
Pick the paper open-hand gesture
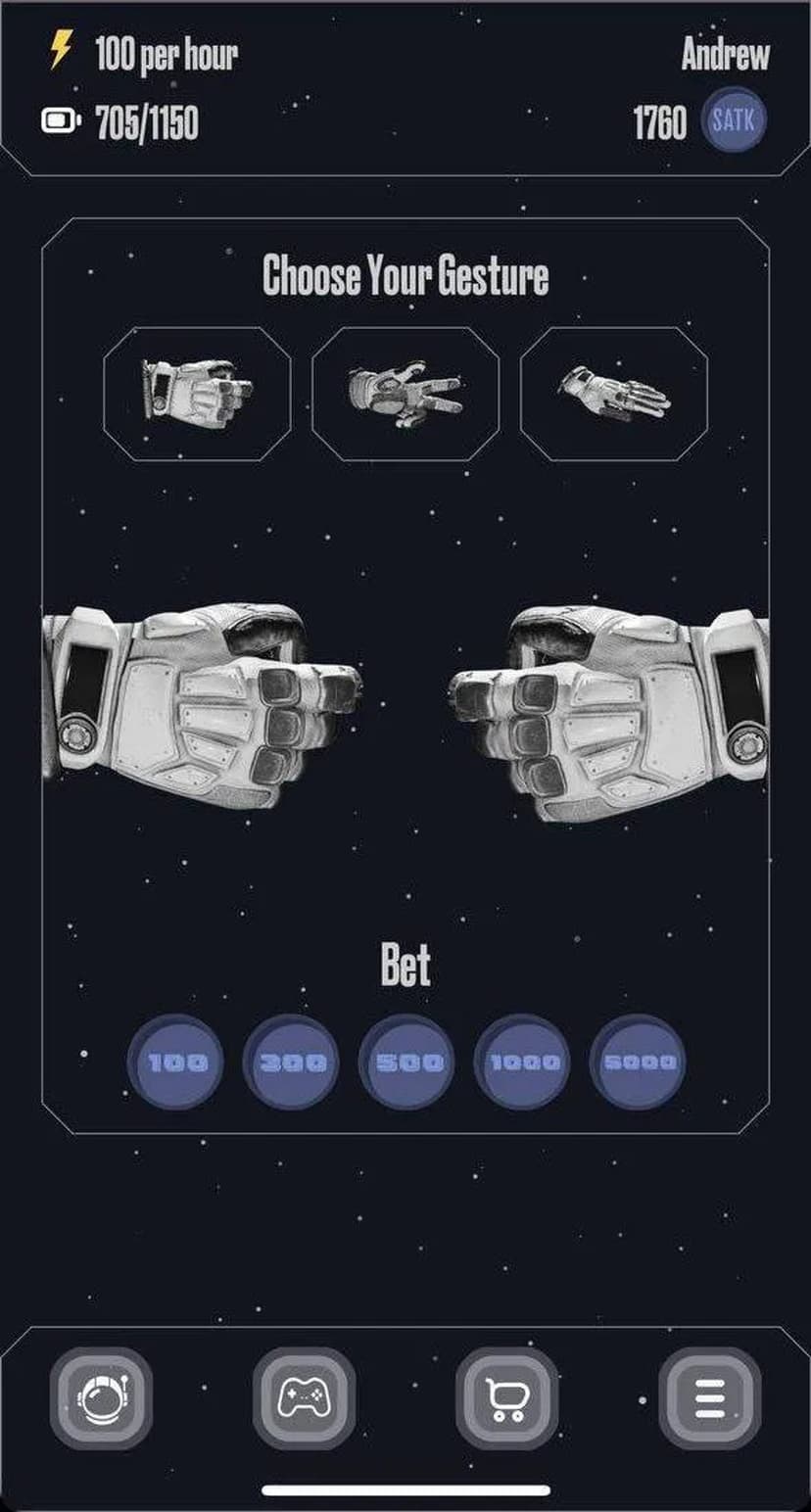tap(613, 393)
